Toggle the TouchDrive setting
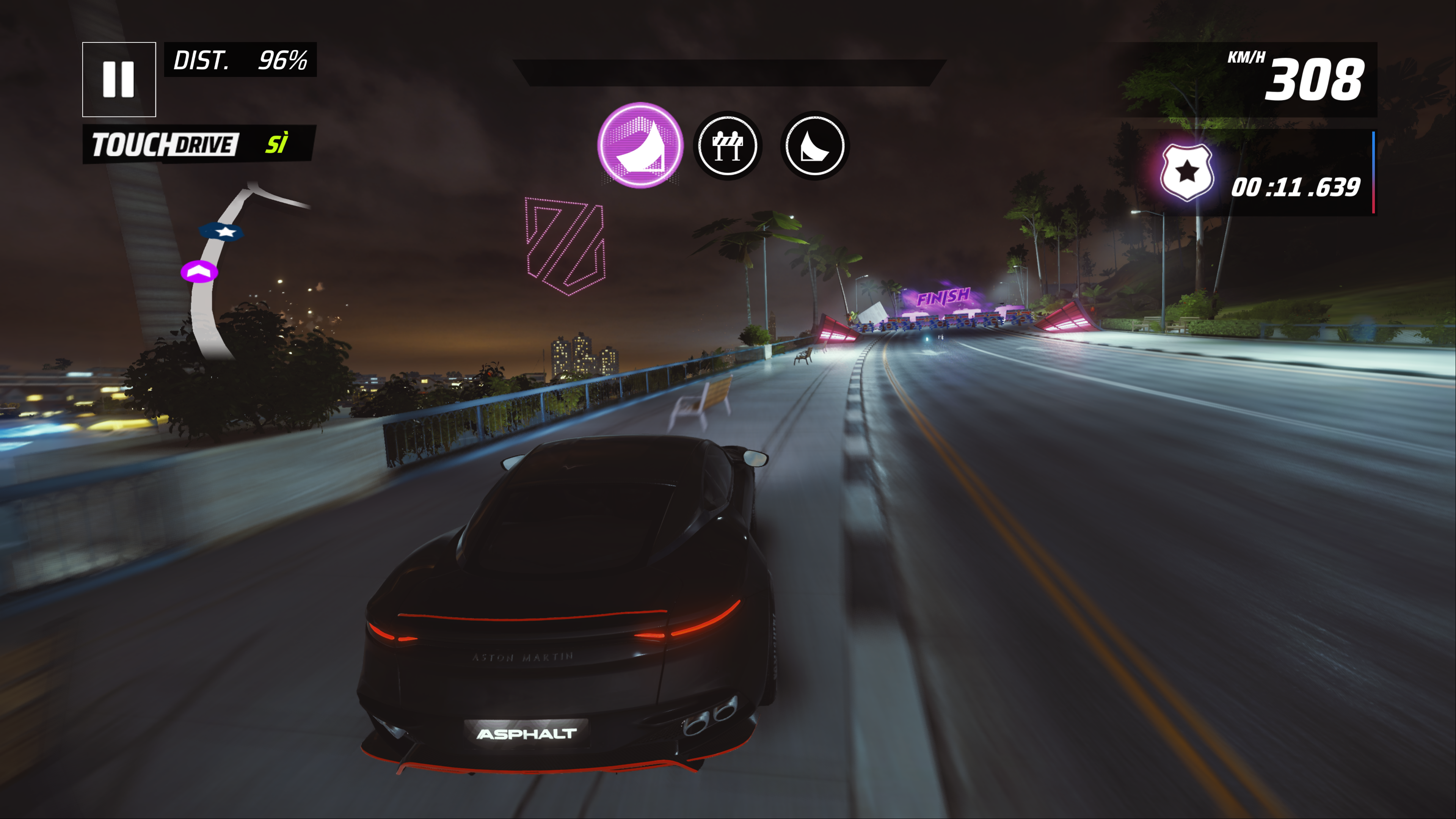This screenshot has width=1456, height=819. click(199, 144)
